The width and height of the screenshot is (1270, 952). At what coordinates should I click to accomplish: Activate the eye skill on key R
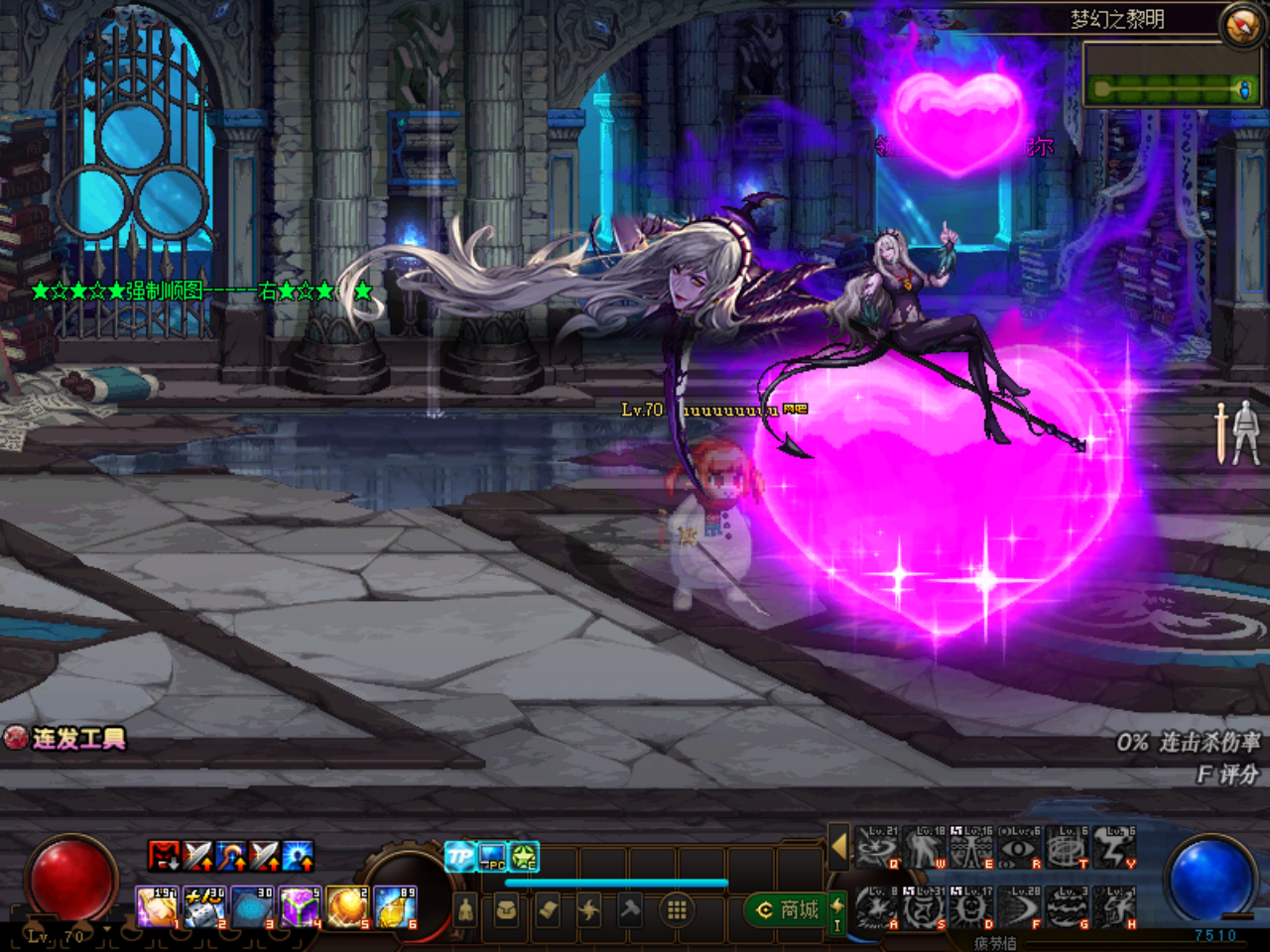point(1018,849)
